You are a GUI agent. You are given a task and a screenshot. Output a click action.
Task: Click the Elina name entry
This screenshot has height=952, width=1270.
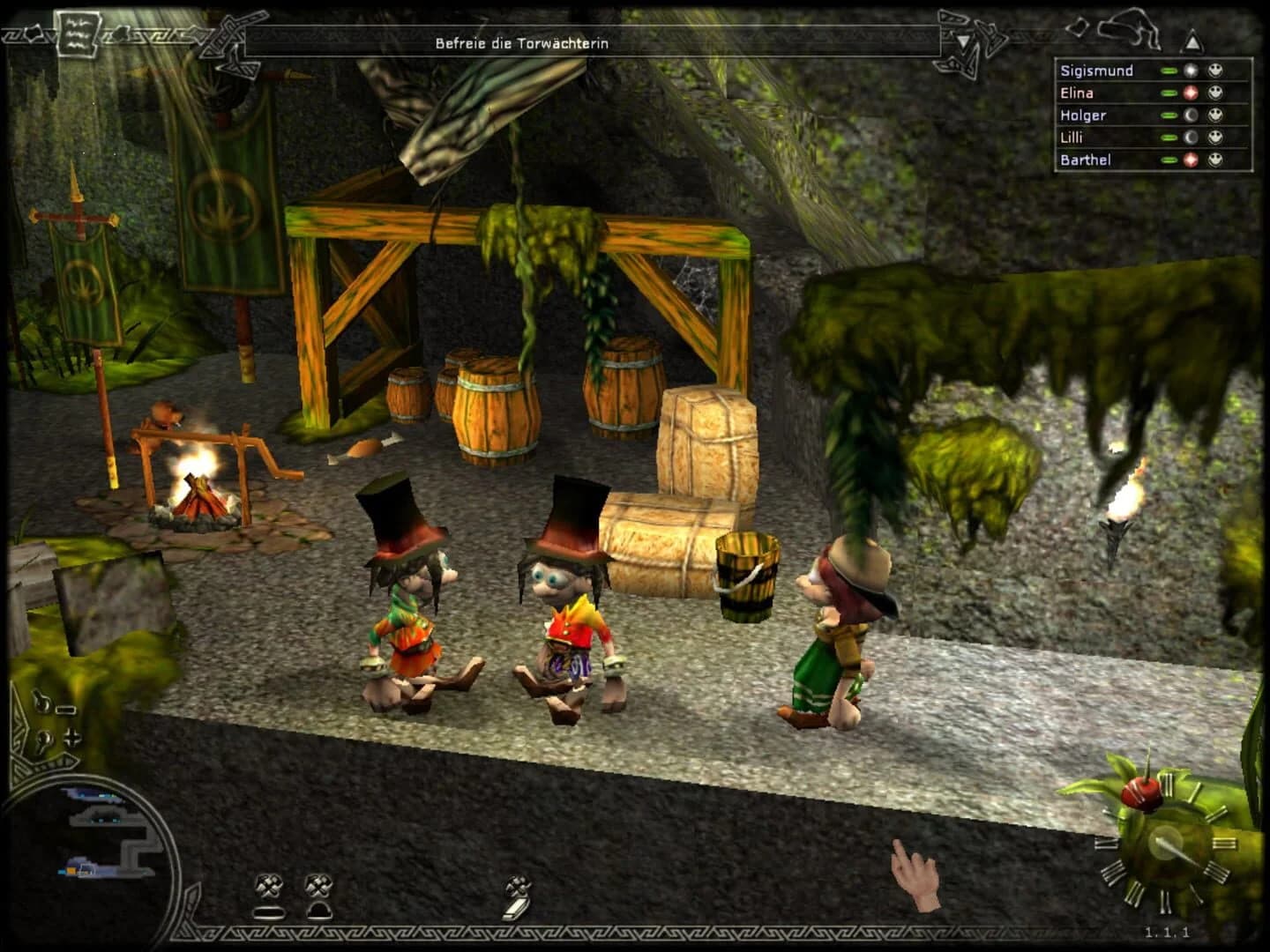pyautogui.click(x=1078, y=93)
